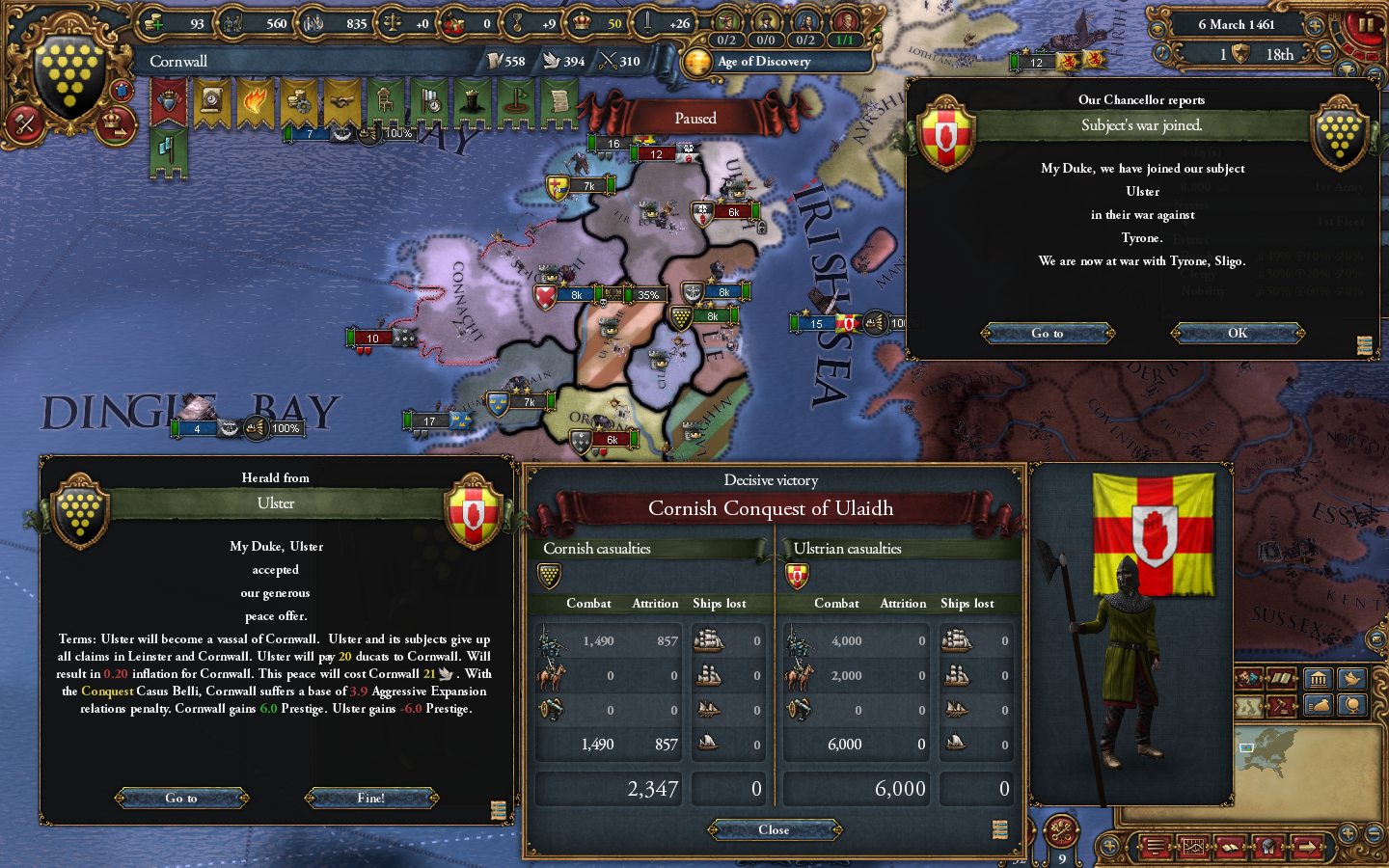Toggle the pause button at top right
This screenshot has width=1389, height=868.
click(1366, 24)
